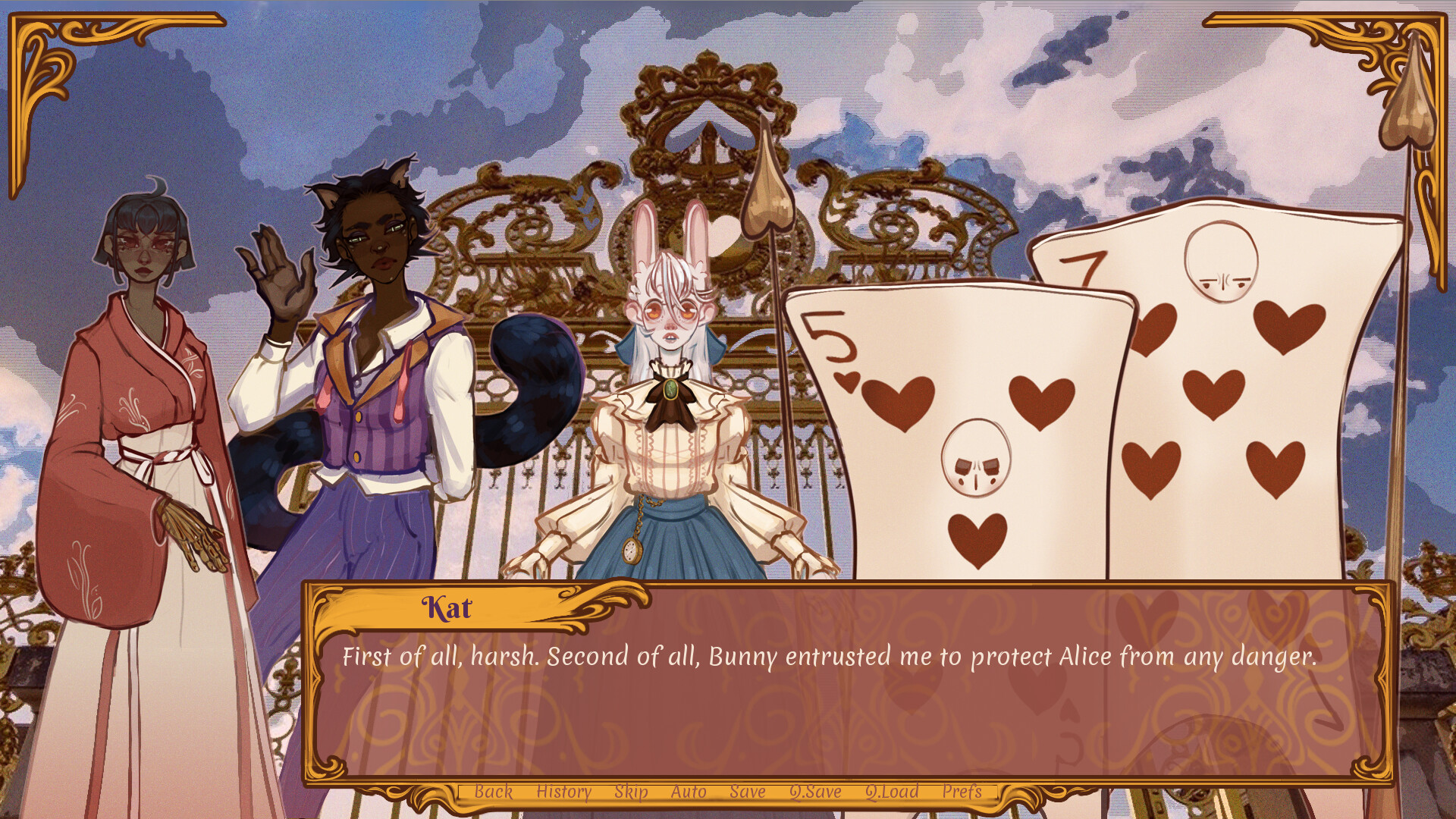Screen dimensions: 1456x819
Task: Click 'Back' to rewind the dialogue
Action: pyautogui.click(x=494, y=792)
